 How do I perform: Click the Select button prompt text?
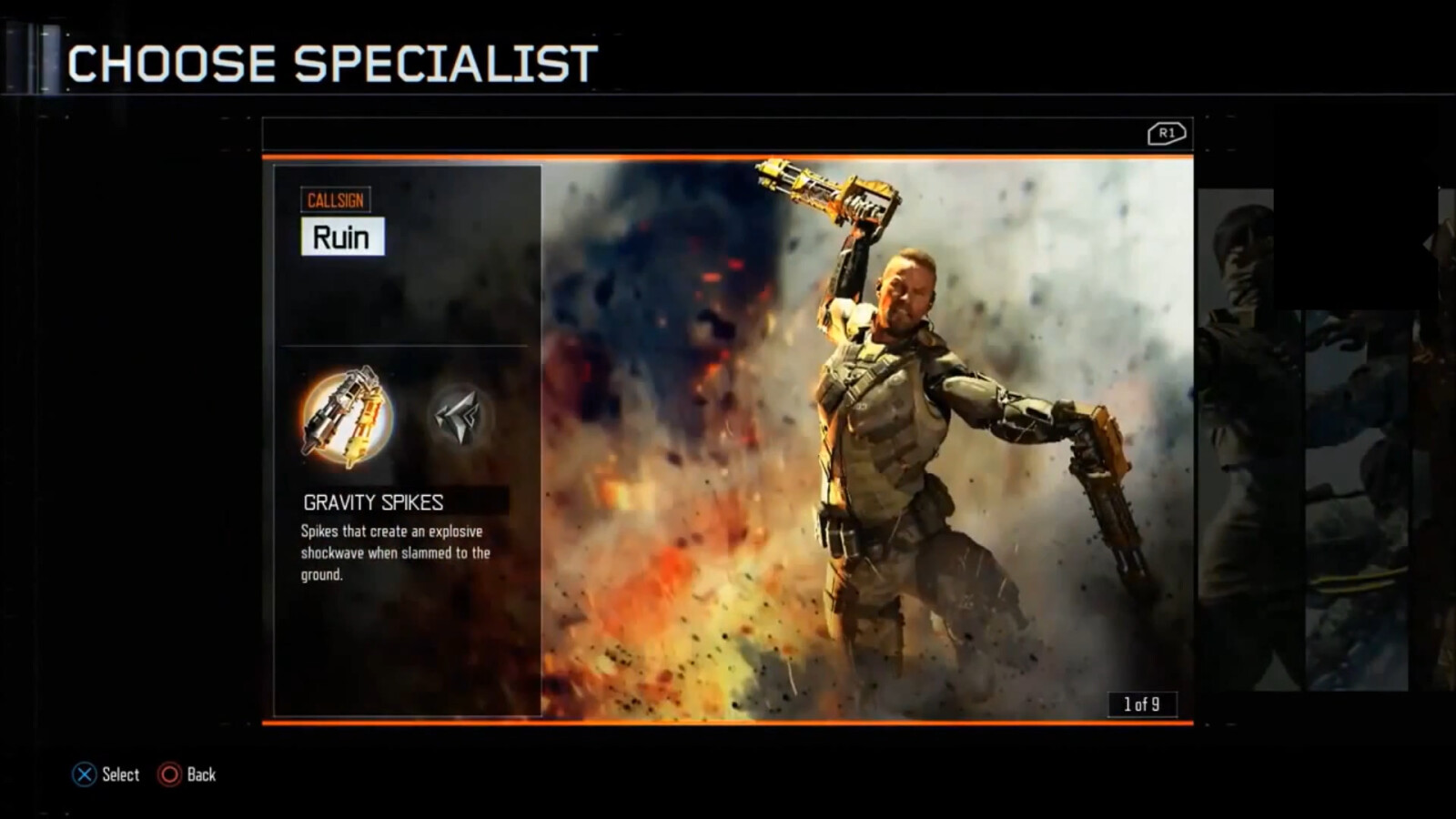click(x=119, y=774)
